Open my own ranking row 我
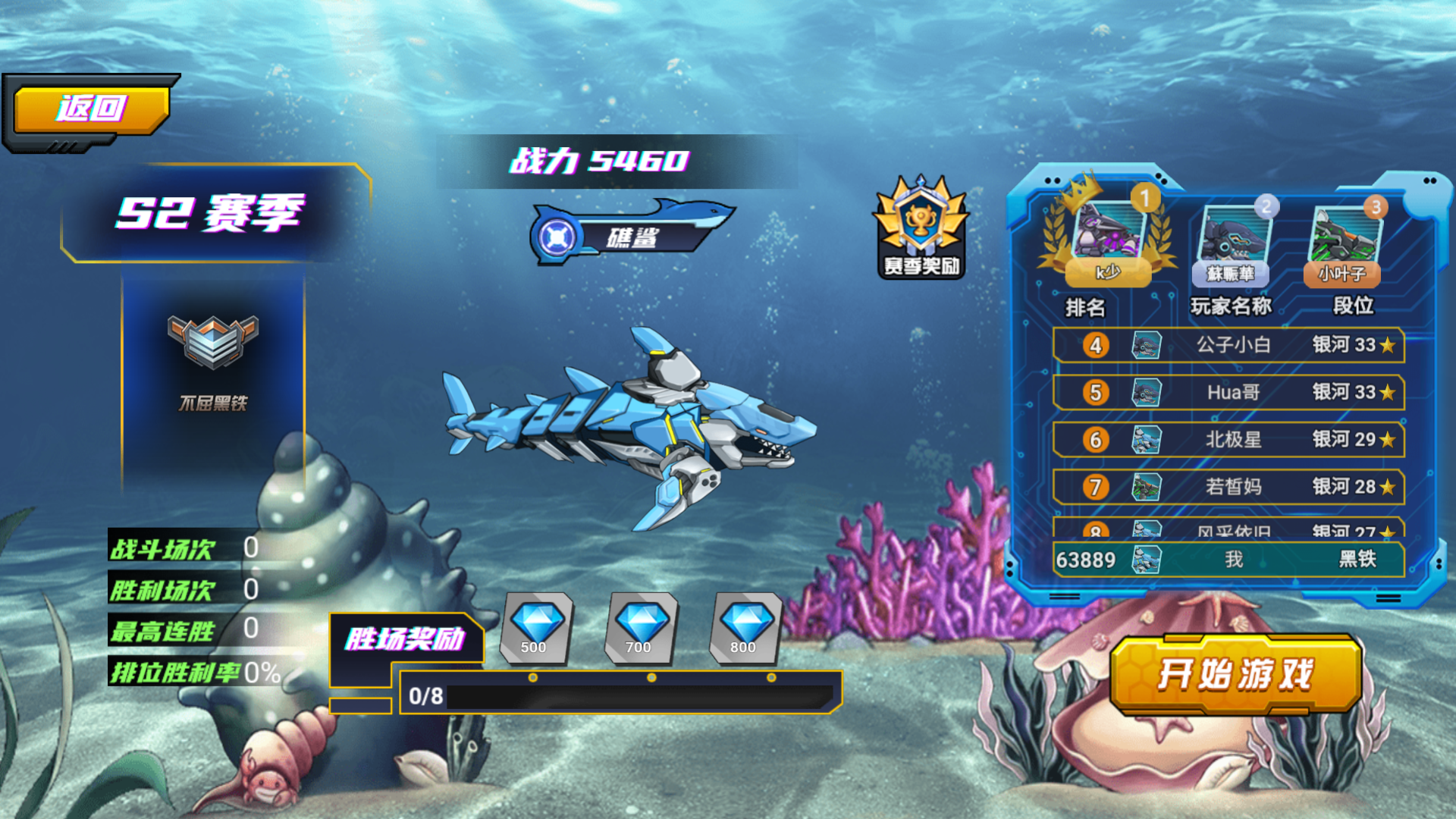Image resolution: width=1456 pixels, height=819 pixels. (x=1228, y=560)
